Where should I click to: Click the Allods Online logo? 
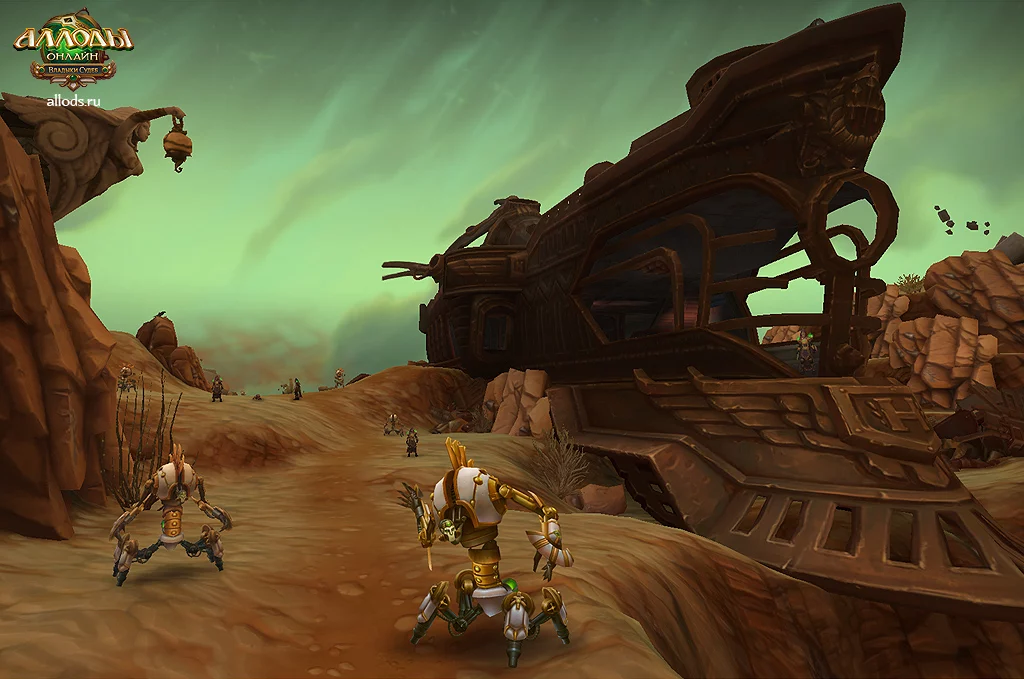[x=73, y=51]
